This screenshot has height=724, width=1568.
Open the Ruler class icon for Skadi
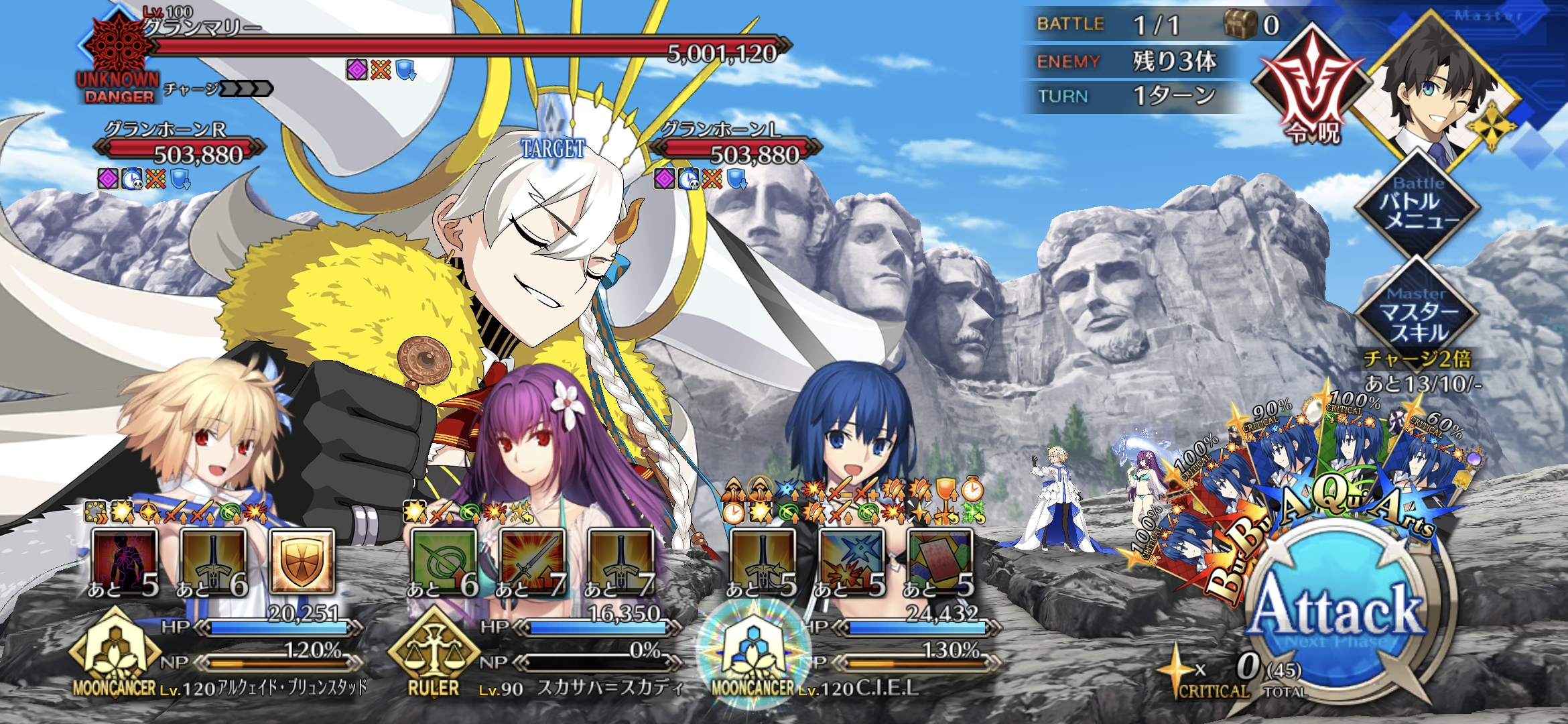(434, 654)
